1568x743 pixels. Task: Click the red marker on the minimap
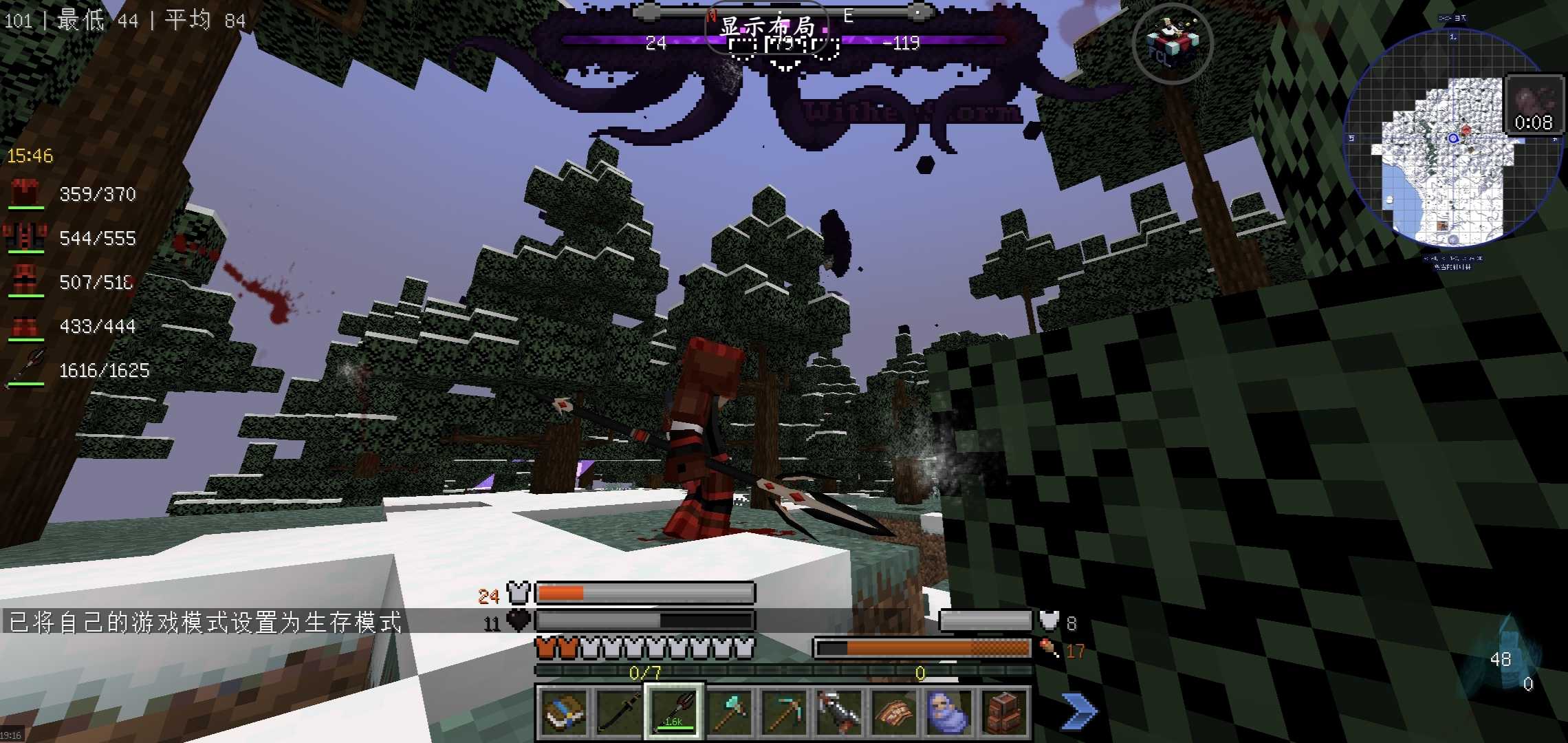point(1466,131)
